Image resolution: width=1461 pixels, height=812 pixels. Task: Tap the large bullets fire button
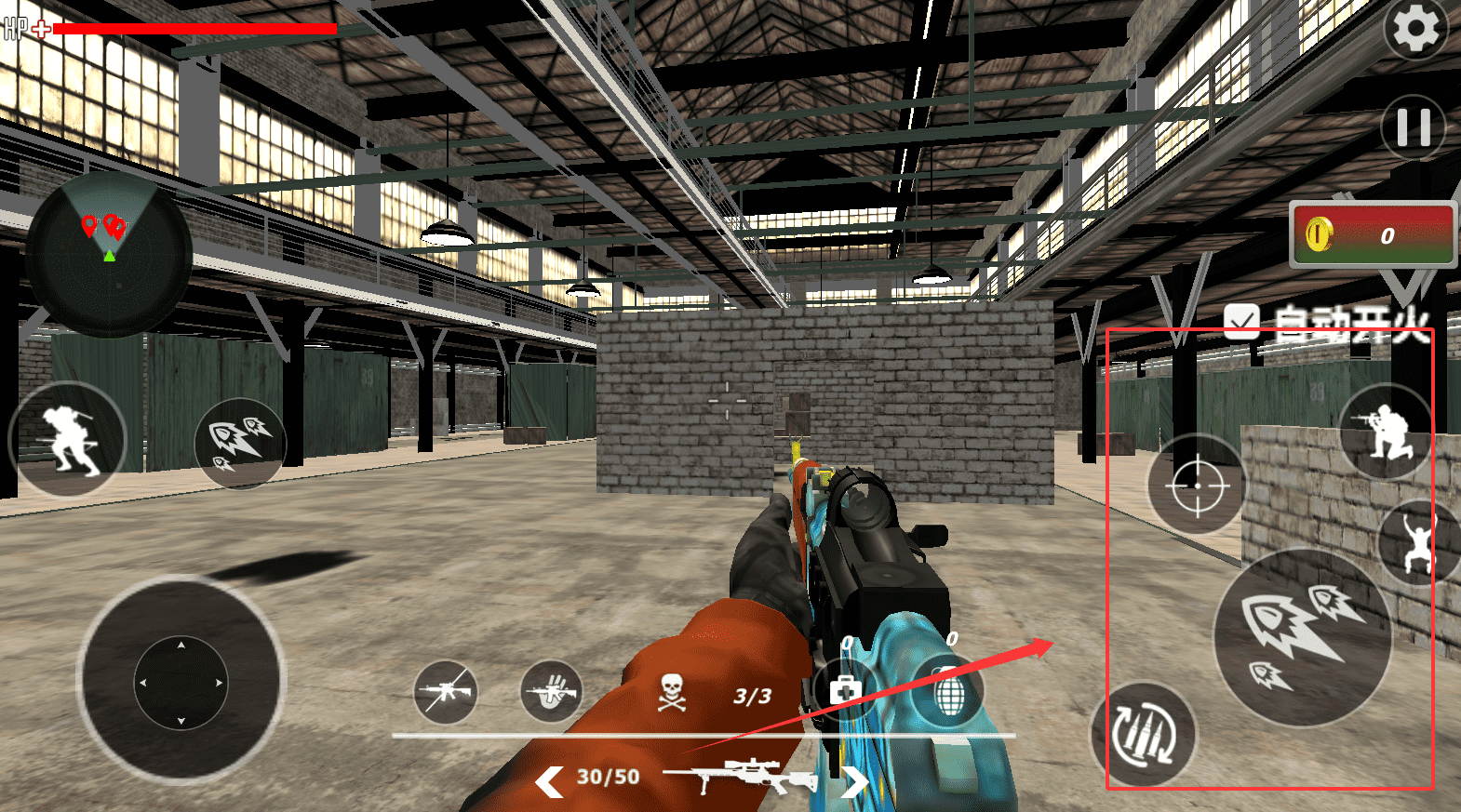(1303, 636)
